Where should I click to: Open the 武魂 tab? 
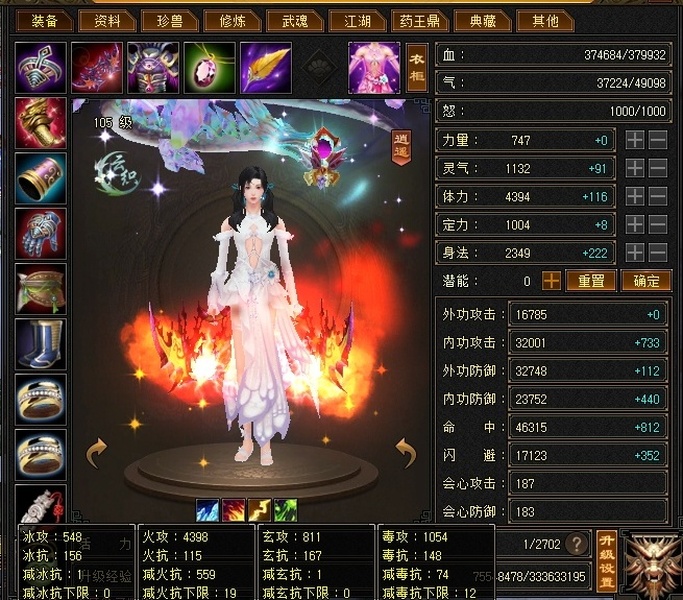tap(295, 20)
